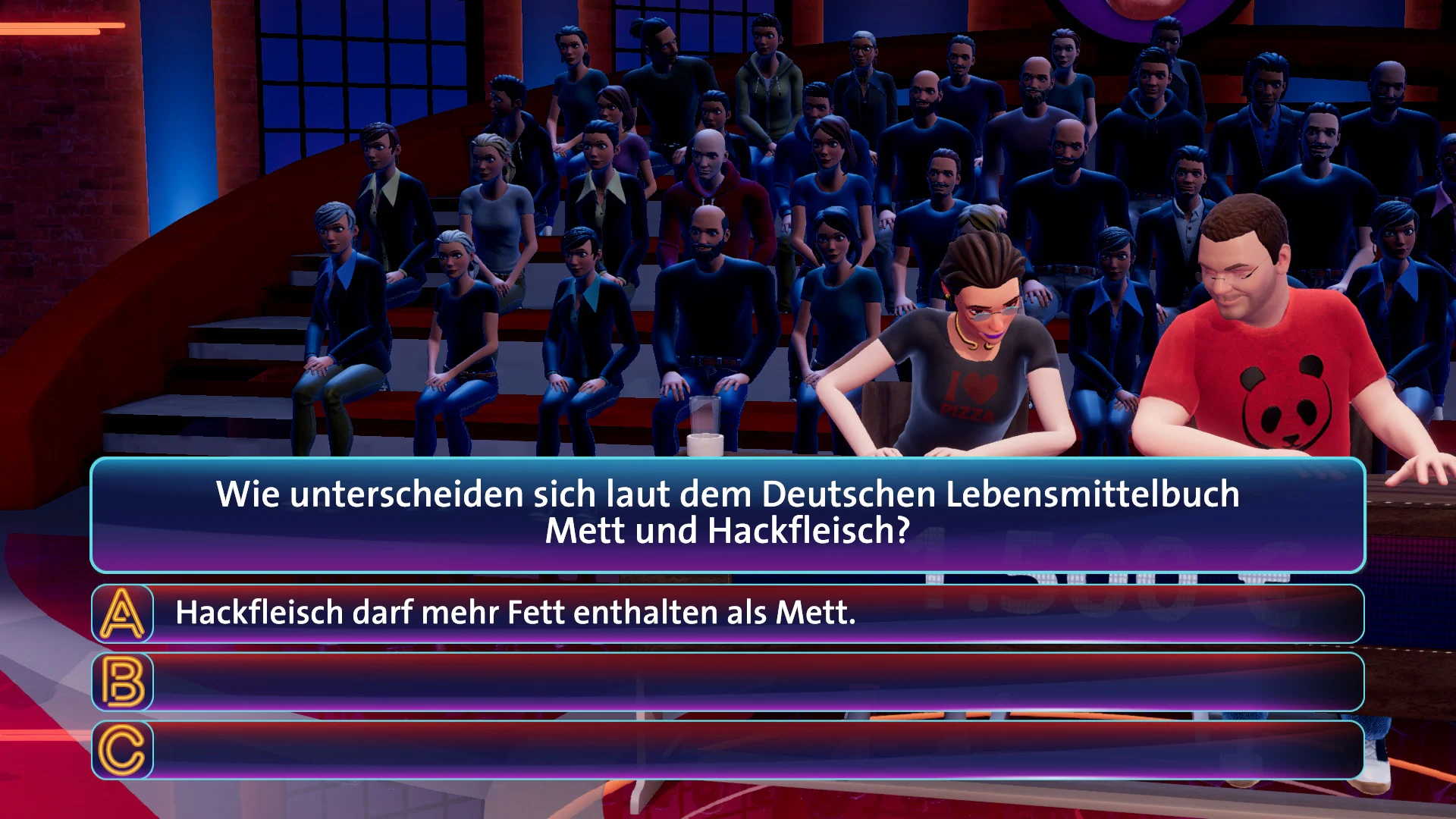Click the letter B badge
Viewport: 1456px width, 819px height.
(x=121, y=684)
